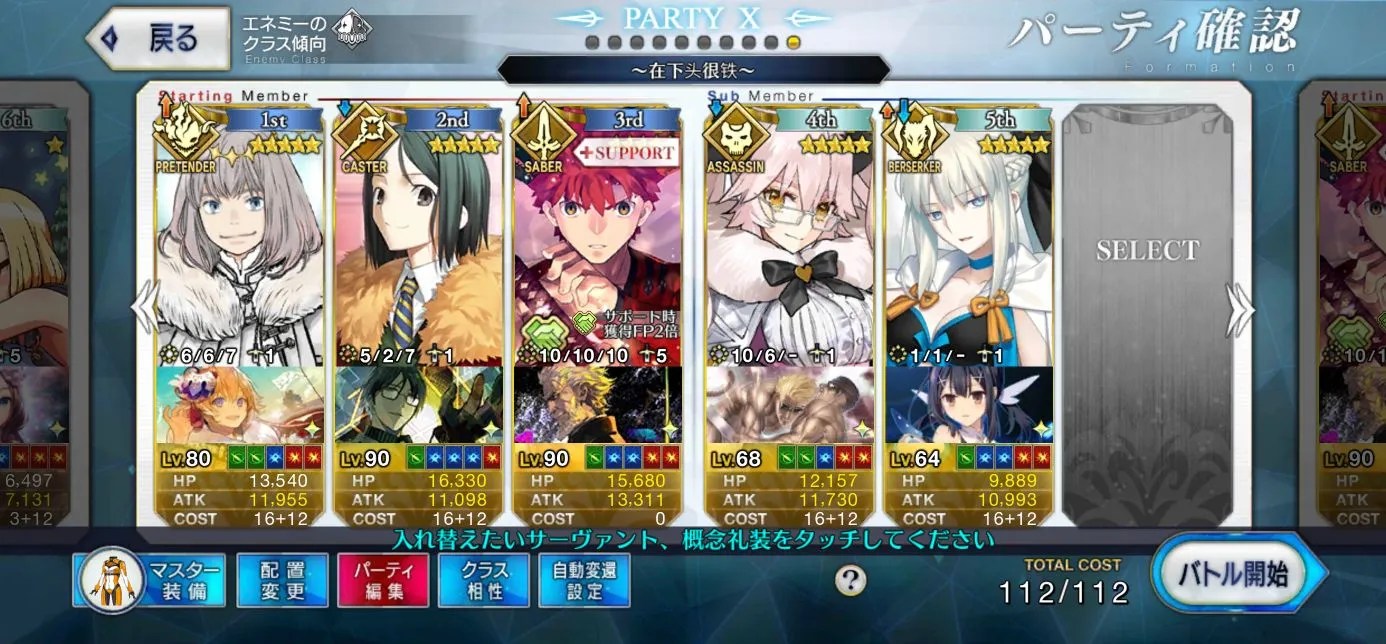
Task: Click the question mark help icon
Action: coord(850,580)
